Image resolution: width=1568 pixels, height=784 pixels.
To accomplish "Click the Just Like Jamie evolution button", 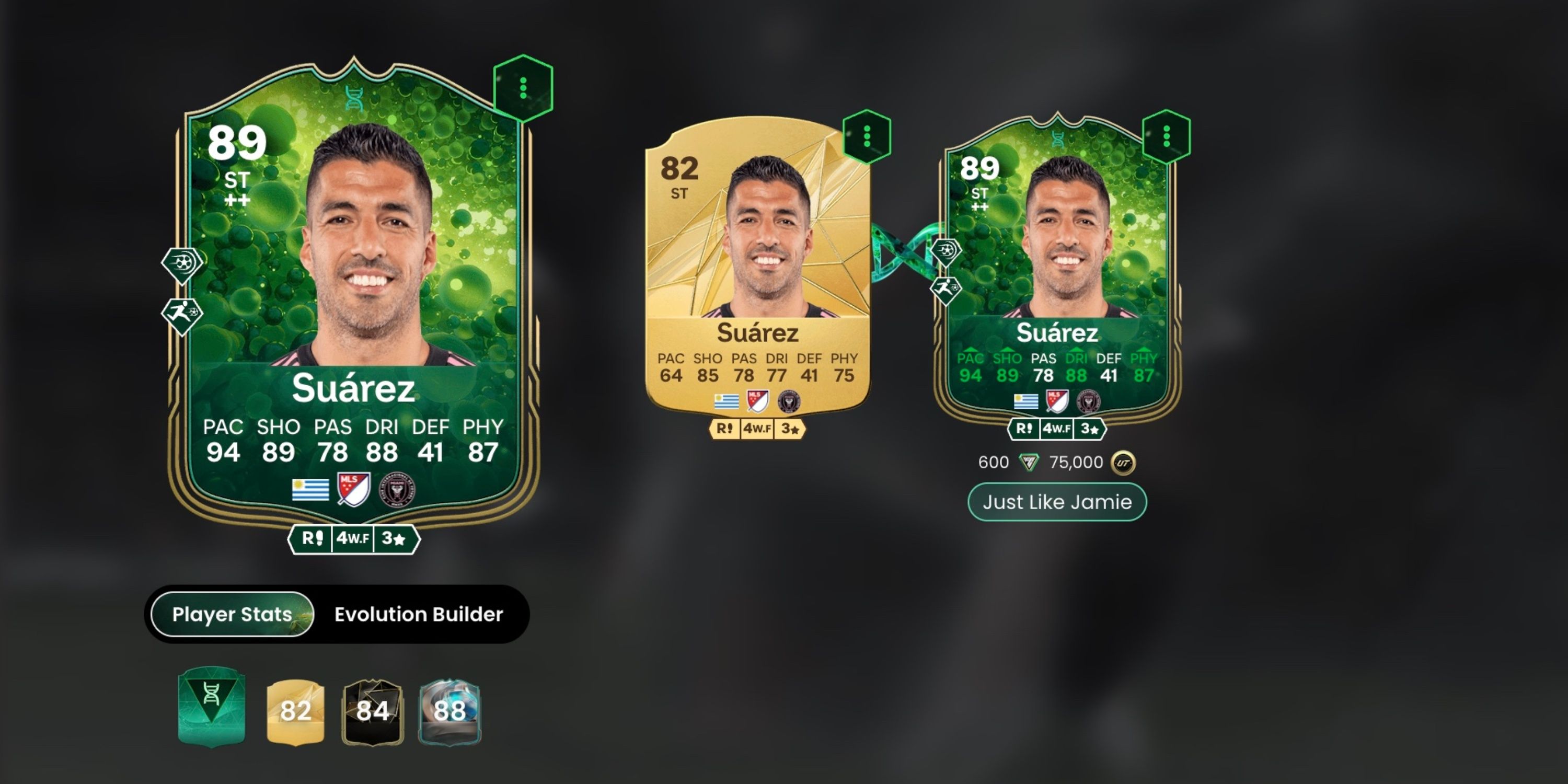I will click(1057, 502).
